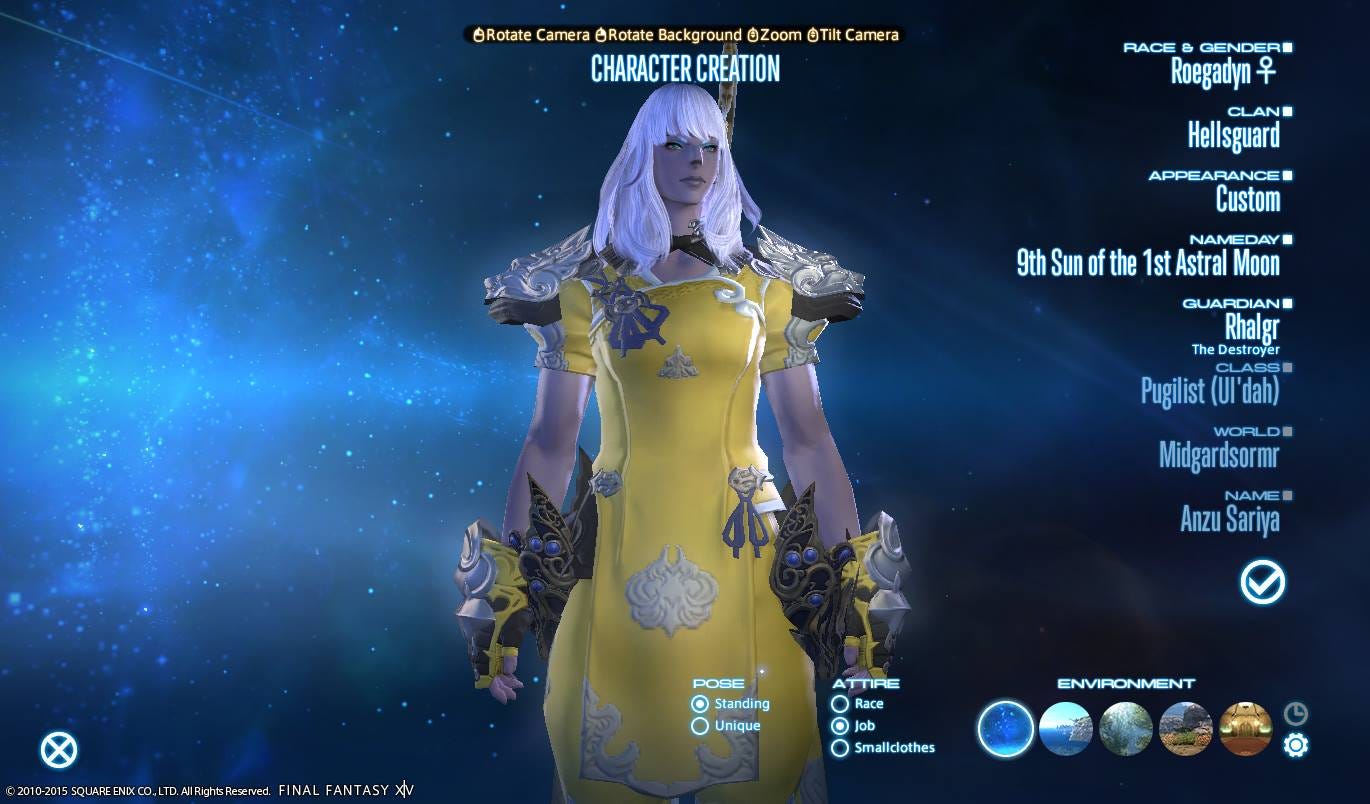
Task: Select the starry space environment
Action: pyautogui.click(x=1005, y=728)
